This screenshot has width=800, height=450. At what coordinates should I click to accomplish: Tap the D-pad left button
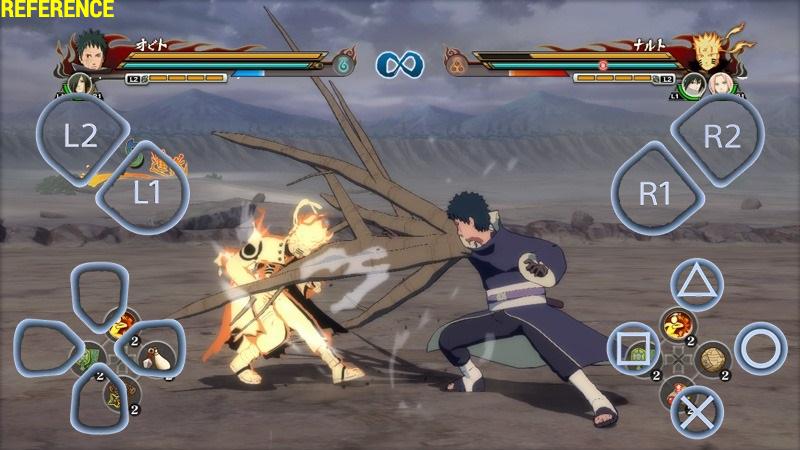point(46,348)
